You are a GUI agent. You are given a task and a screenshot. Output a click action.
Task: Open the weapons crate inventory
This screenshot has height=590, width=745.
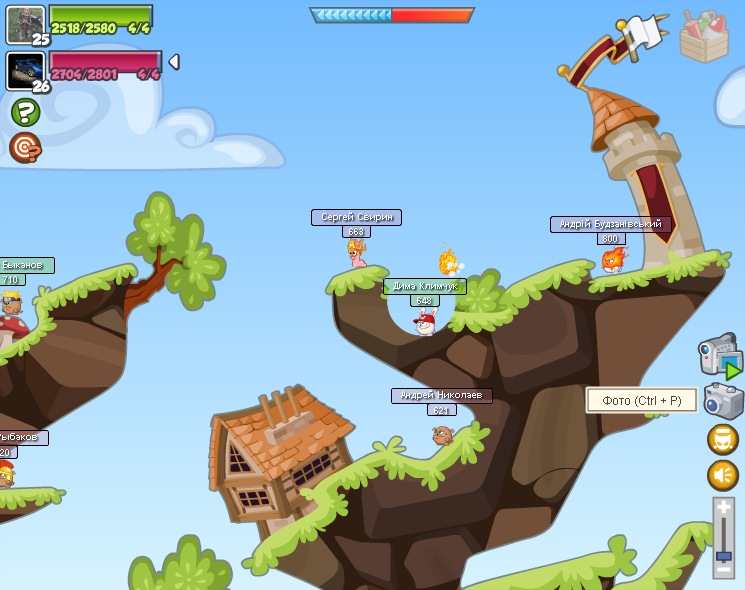(x=704, y=38)
